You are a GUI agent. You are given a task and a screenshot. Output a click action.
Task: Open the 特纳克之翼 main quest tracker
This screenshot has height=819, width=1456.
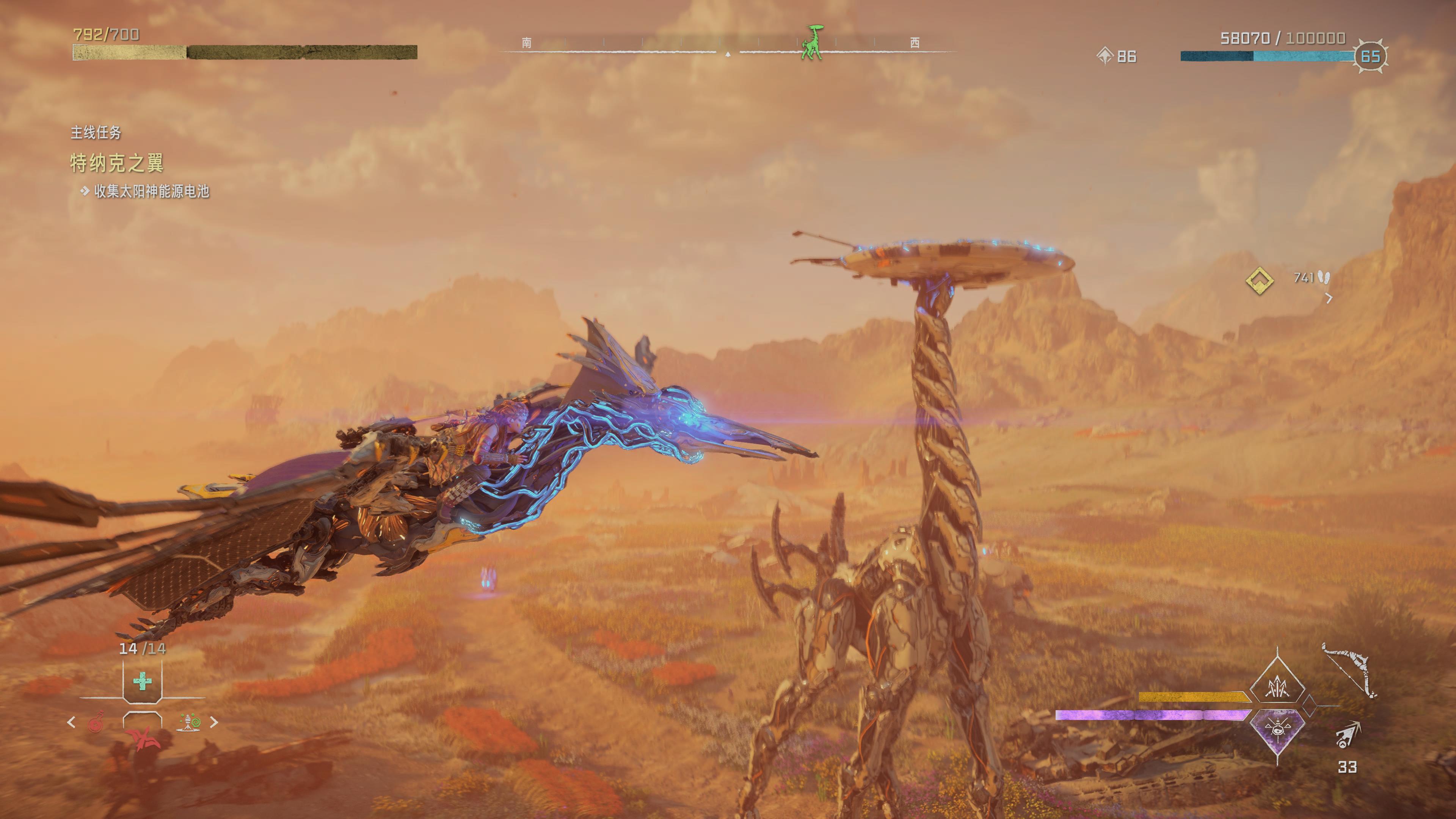117,163
